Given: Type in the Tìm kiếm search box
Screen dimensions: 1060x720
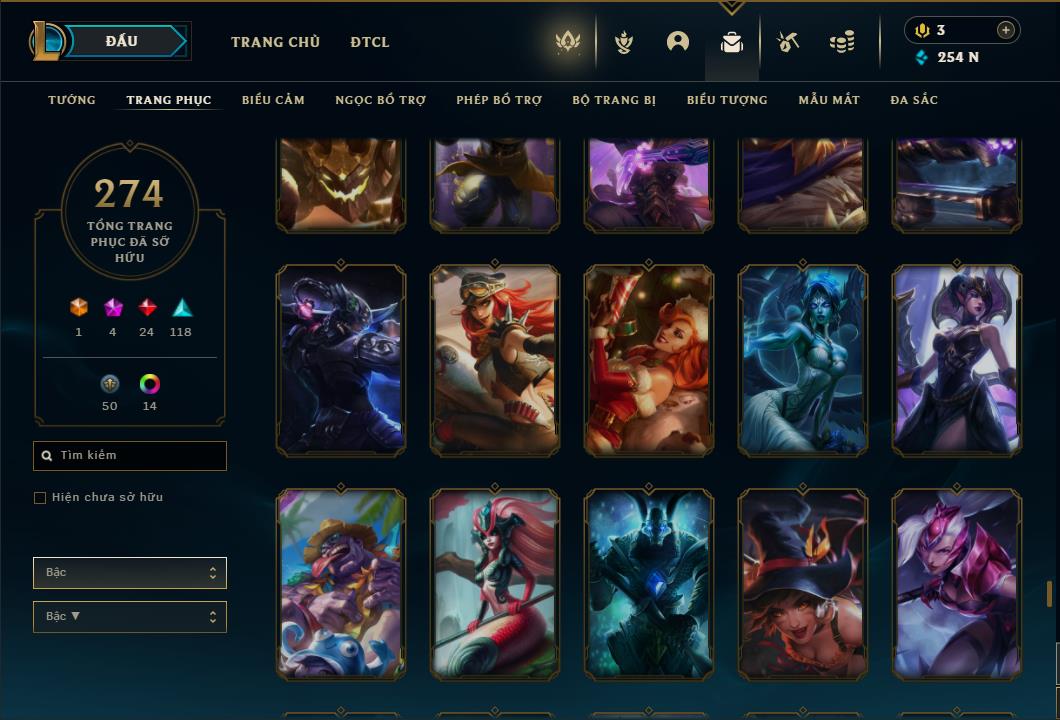Looking at the screenshot, I should point(135,456).
